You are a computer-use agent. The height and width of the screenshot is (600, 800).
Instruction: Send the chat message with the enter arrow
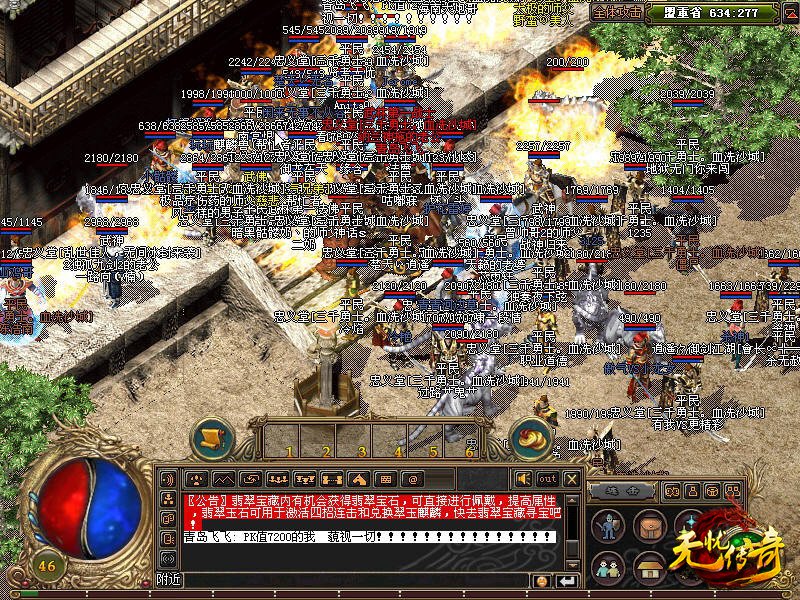567,580
